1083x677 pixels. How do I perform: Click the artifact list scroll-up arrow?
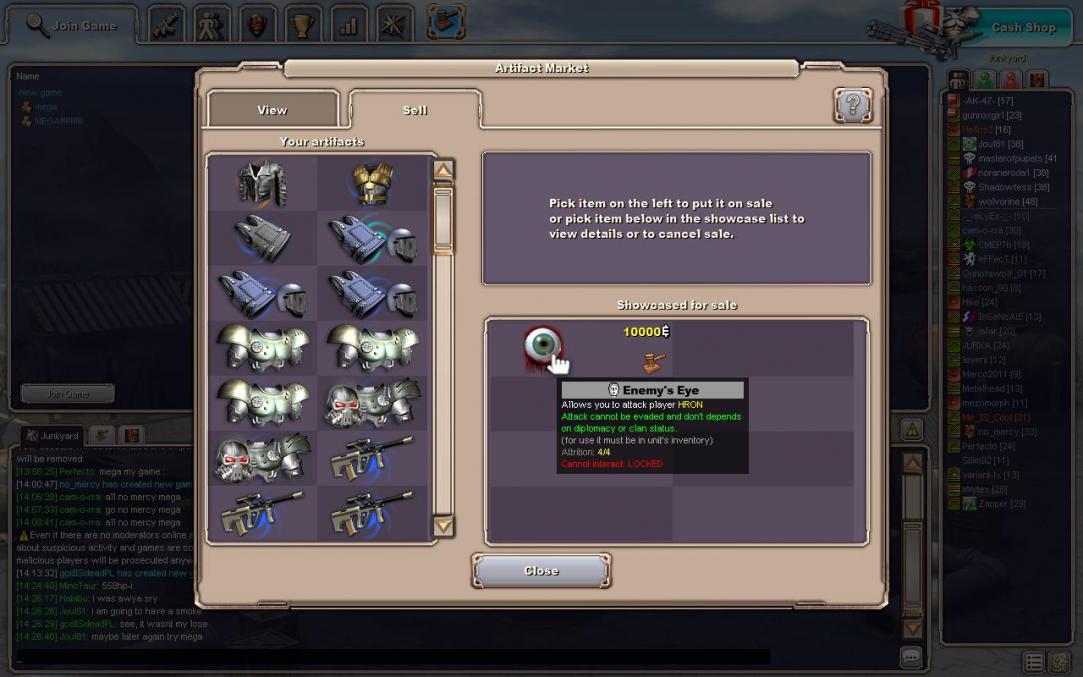pos(443,170)
